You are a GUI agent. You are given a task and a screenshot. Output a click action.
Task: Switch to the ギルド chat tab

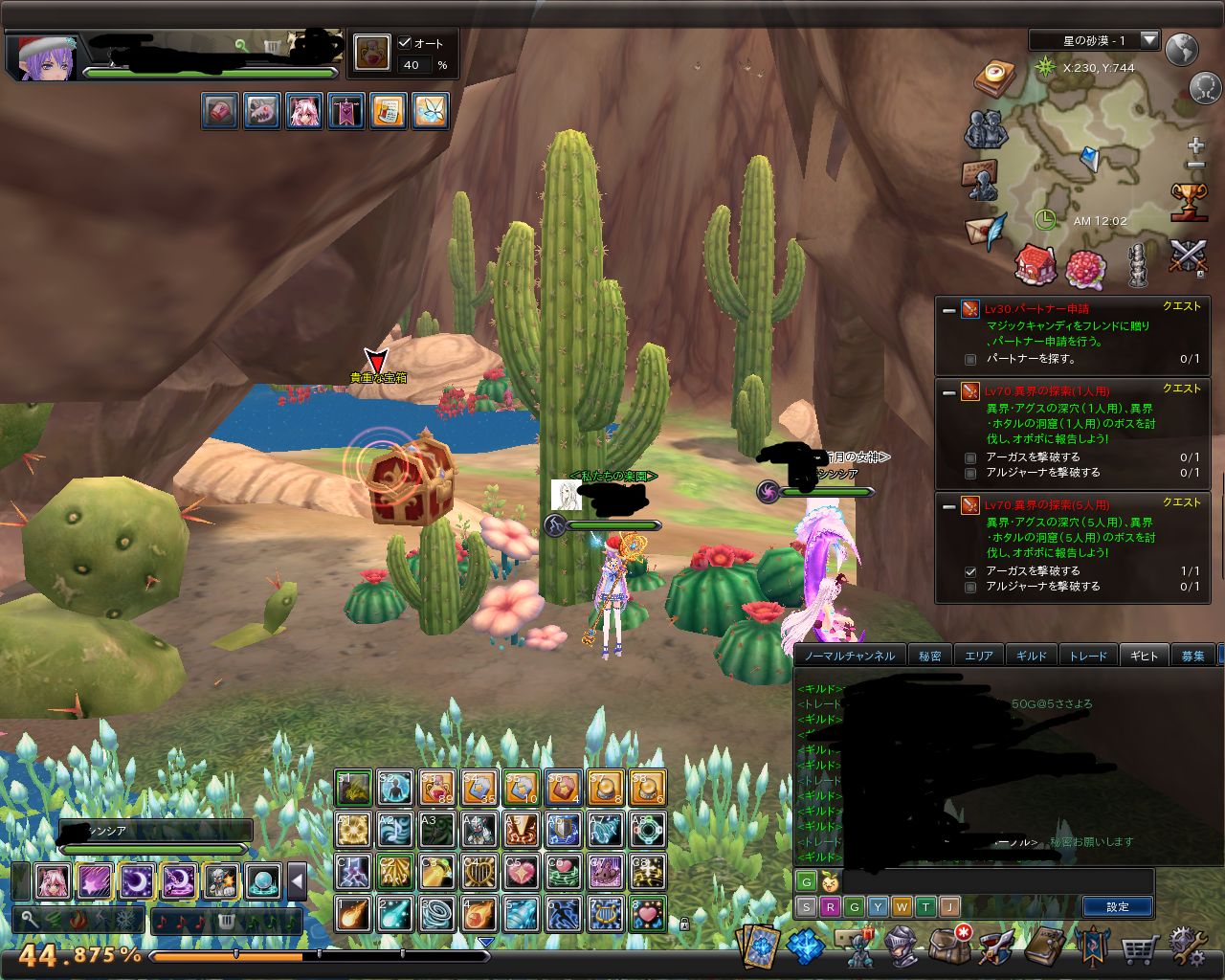tap(1032, 656)
